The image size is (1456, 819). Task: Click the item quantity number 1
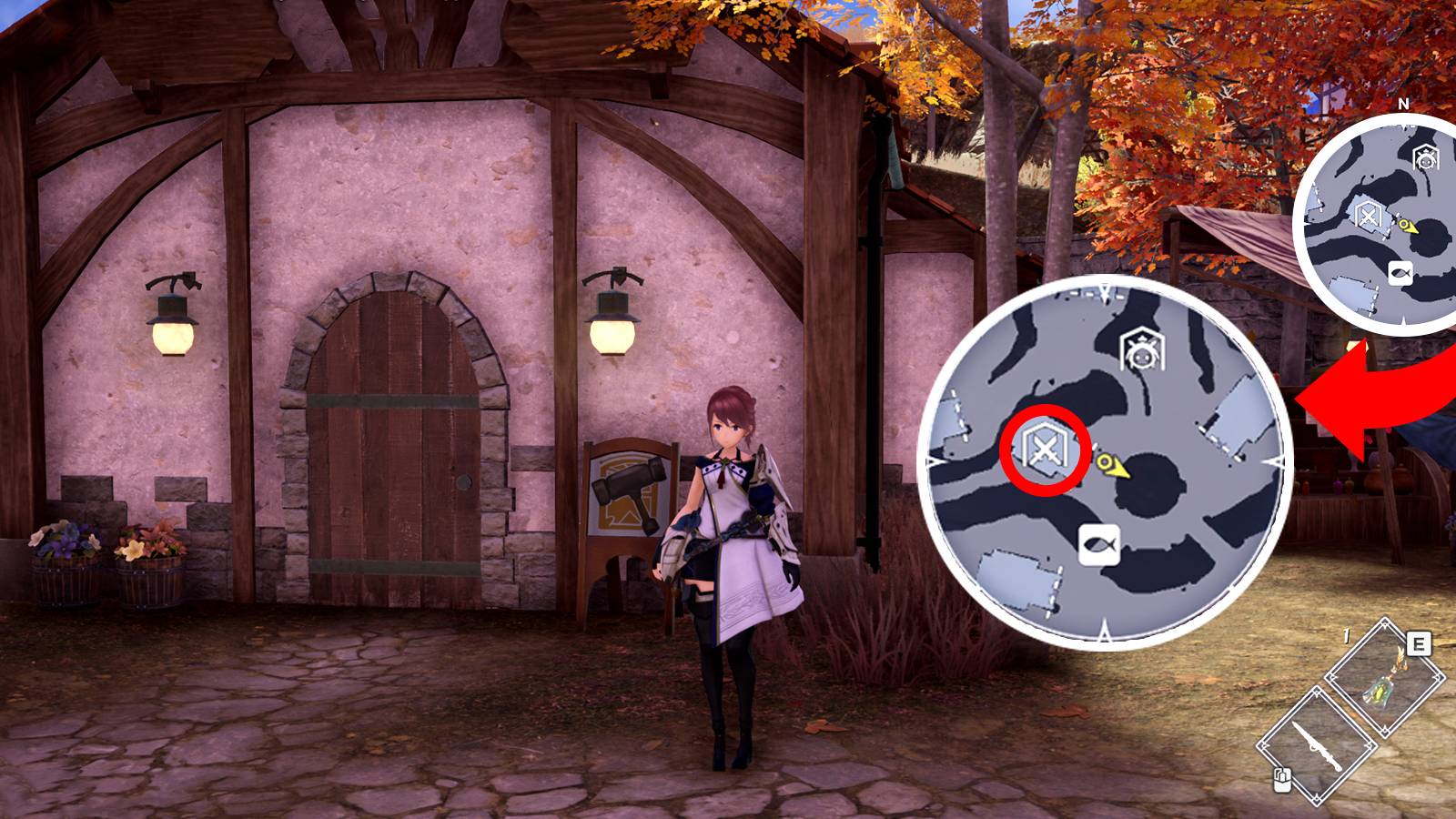pyautogui.click(x=1346, y=635)
